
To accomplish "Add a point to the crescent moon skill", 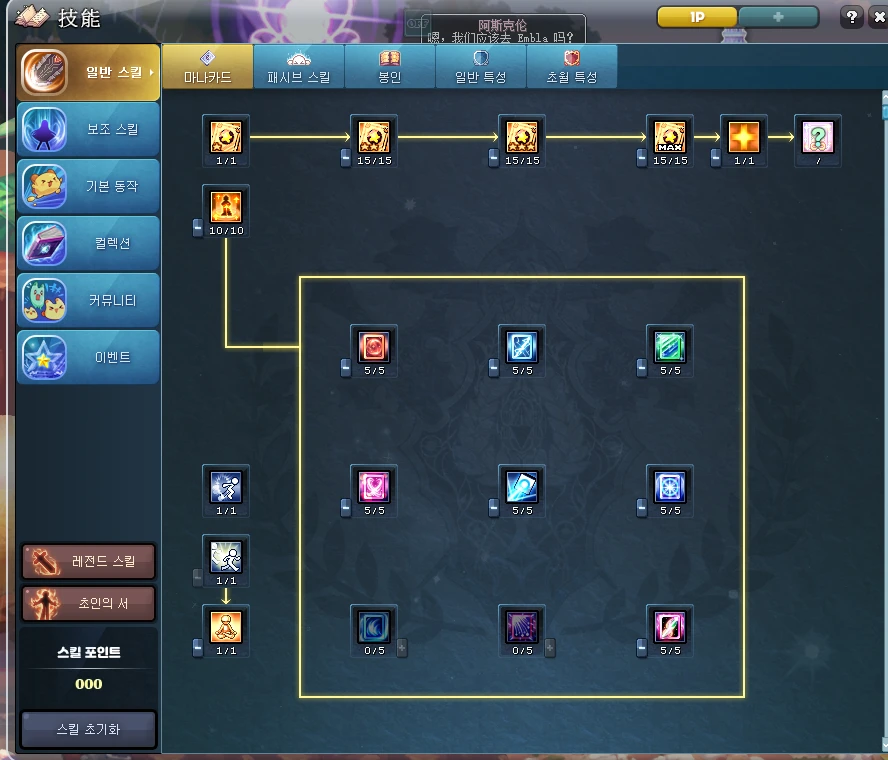I will click(x=402, y=647).
